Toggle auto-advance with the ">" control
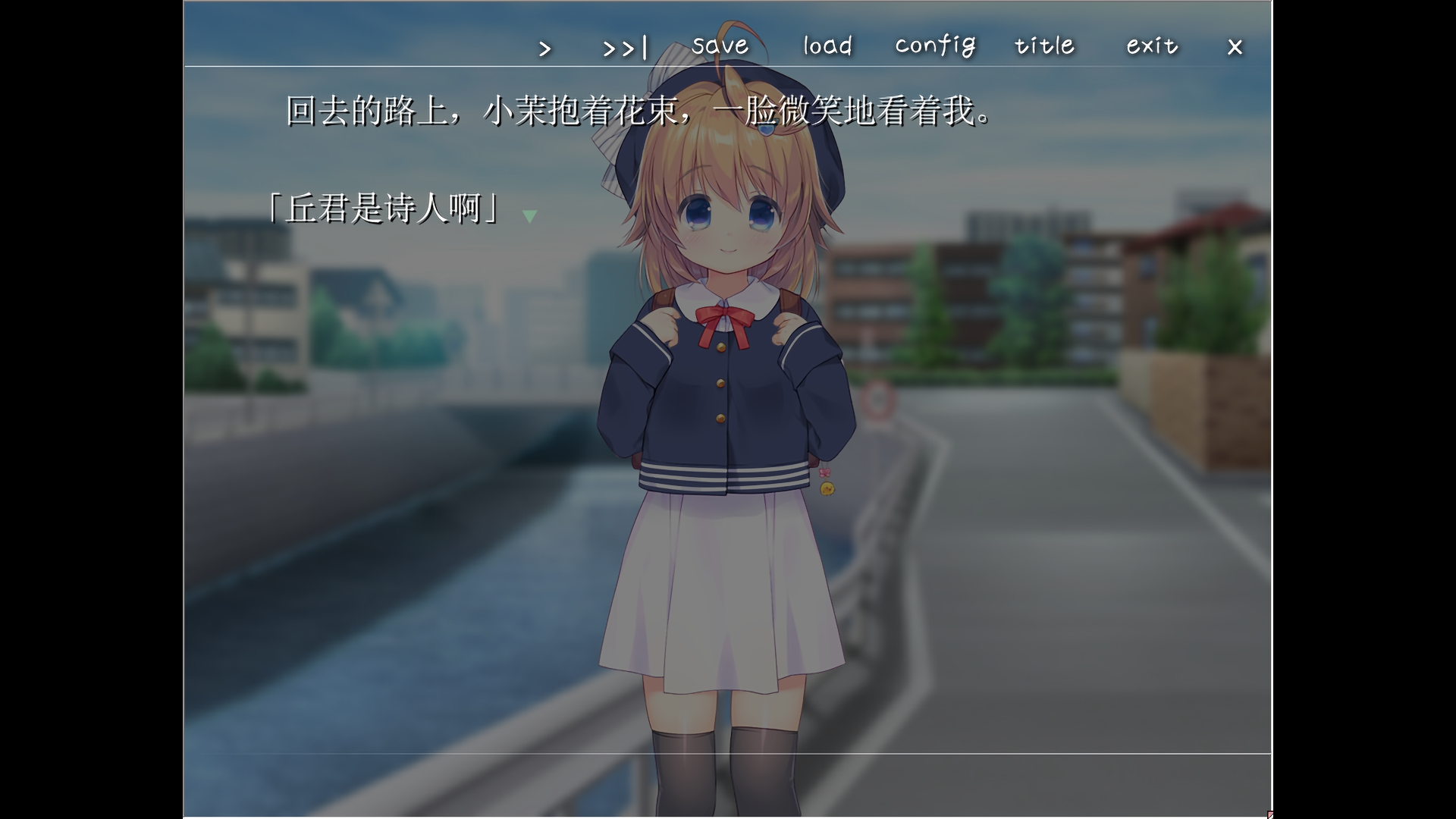 [545, 47]
